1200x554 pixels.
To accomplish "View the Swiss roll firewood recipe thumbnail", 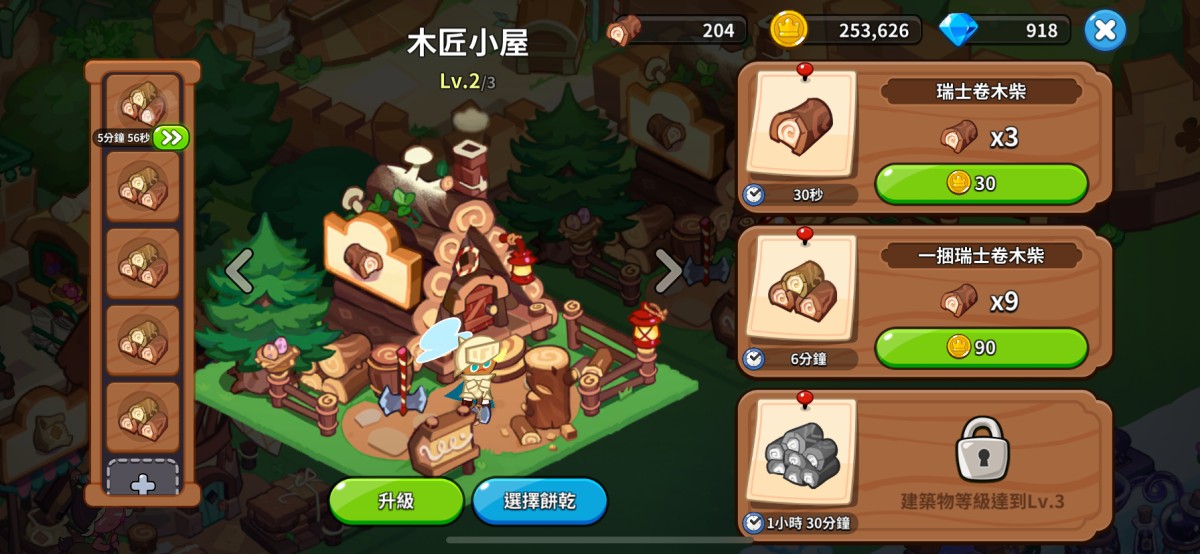I will (x=802, y=126).
